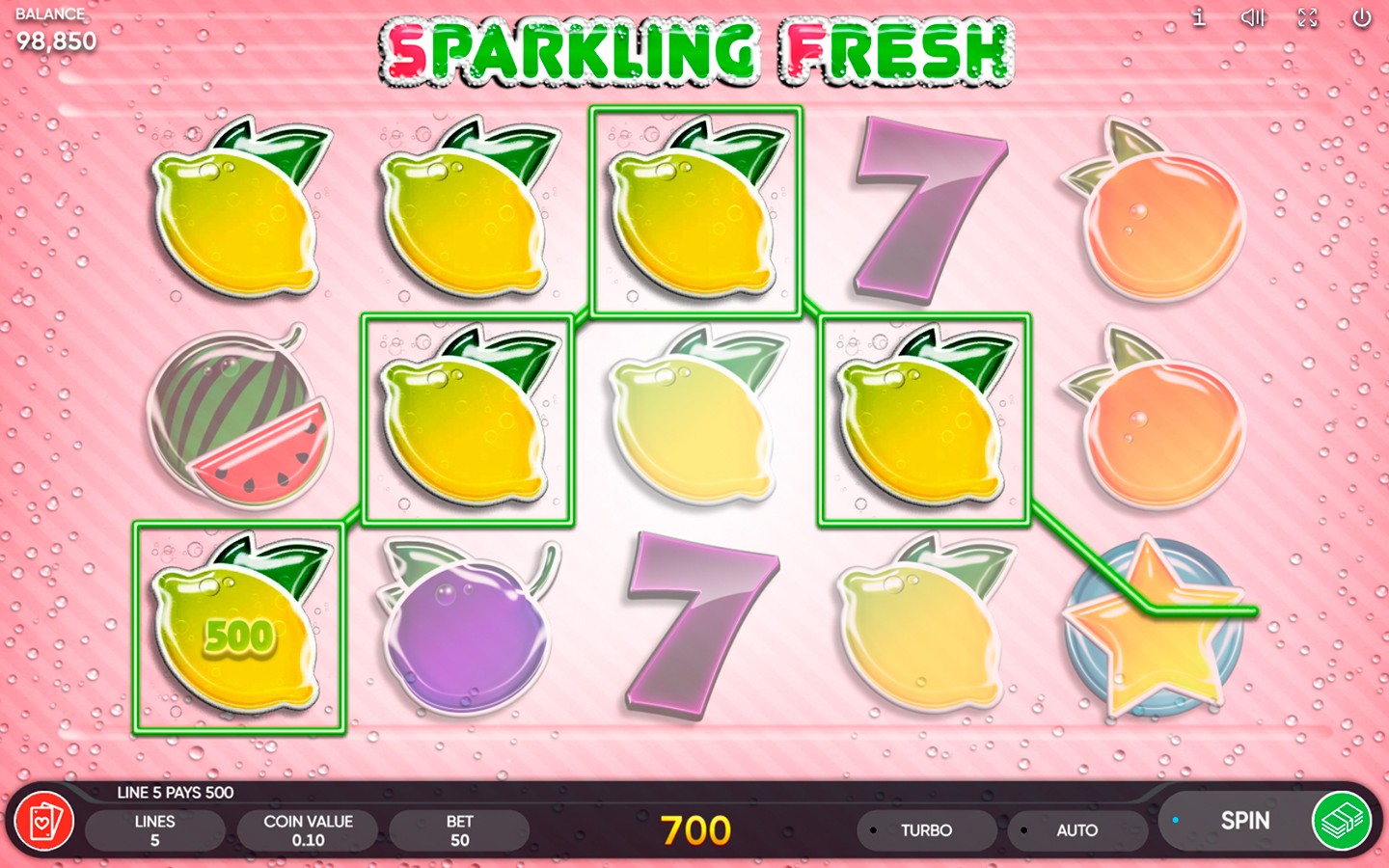
Task: Mute the game sound
Action: (1252, 17)
